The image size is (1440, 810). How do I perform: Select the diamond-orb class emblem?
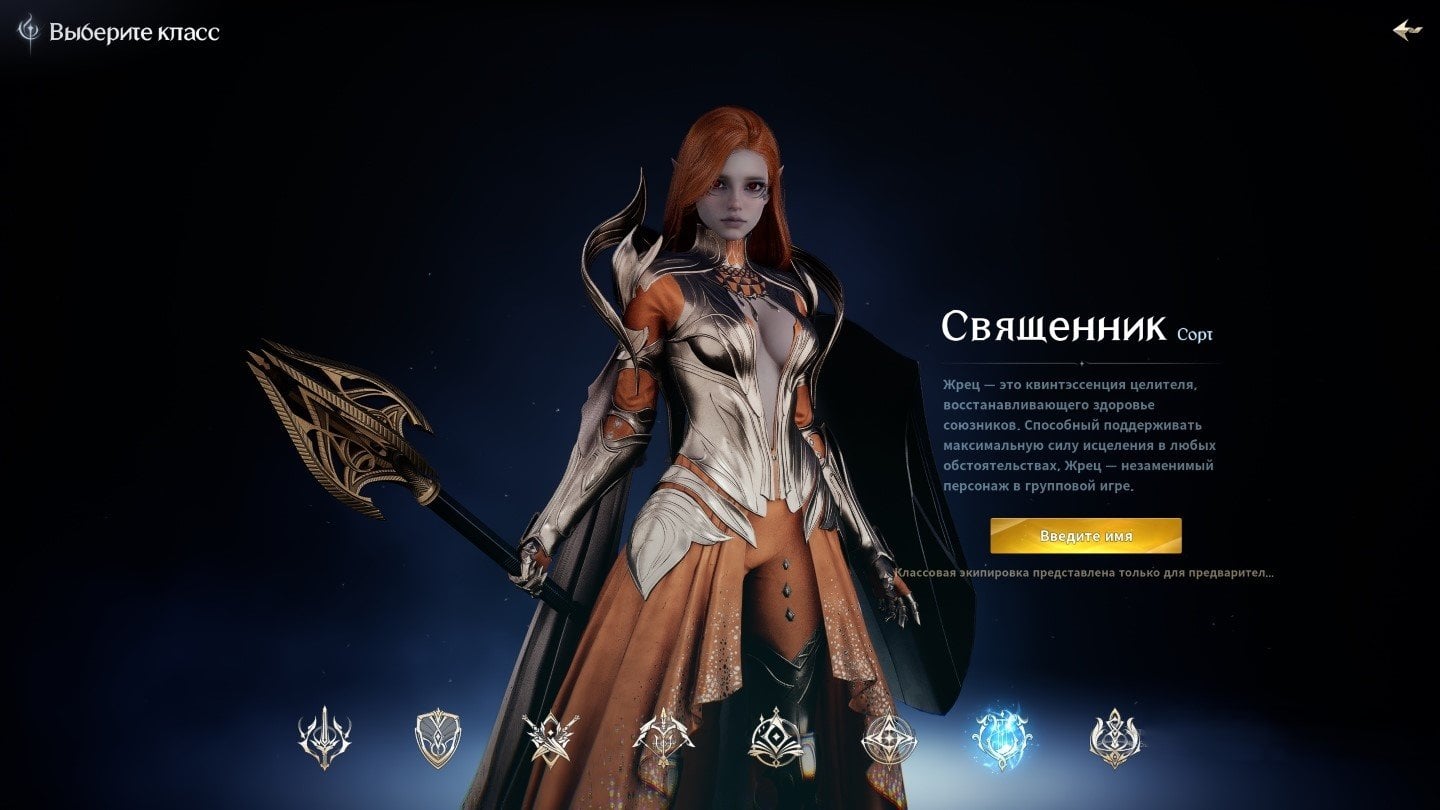click(776, 735)
